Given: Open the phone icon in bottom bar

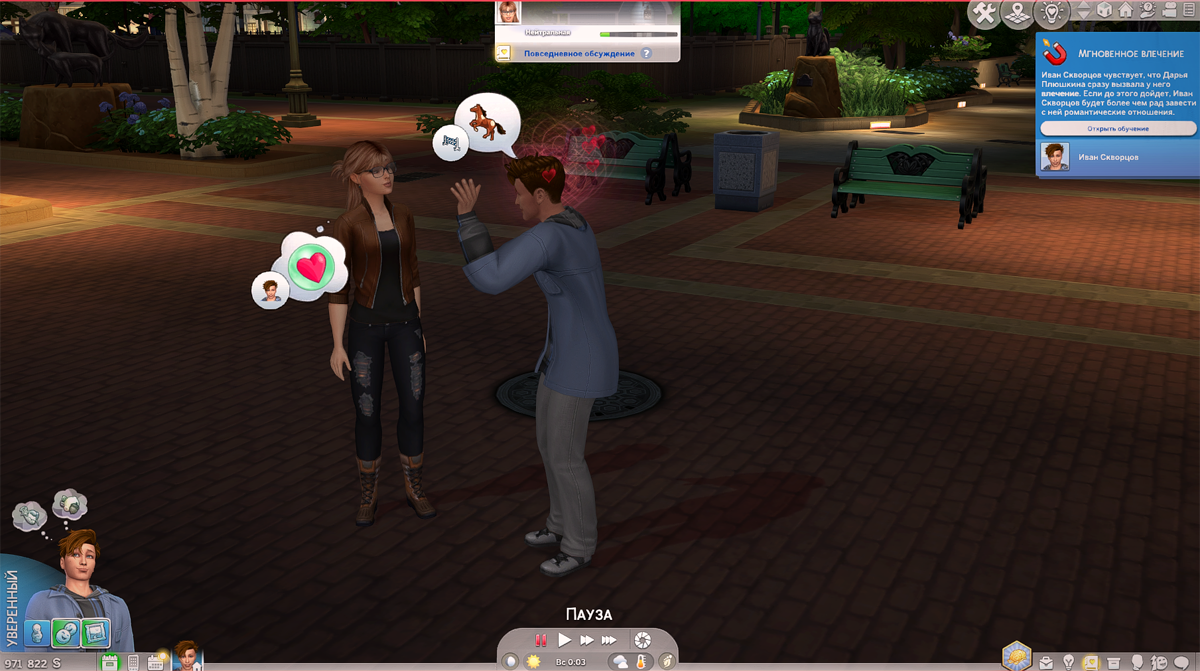Looking at the screenshot, I should pos(133,662).
